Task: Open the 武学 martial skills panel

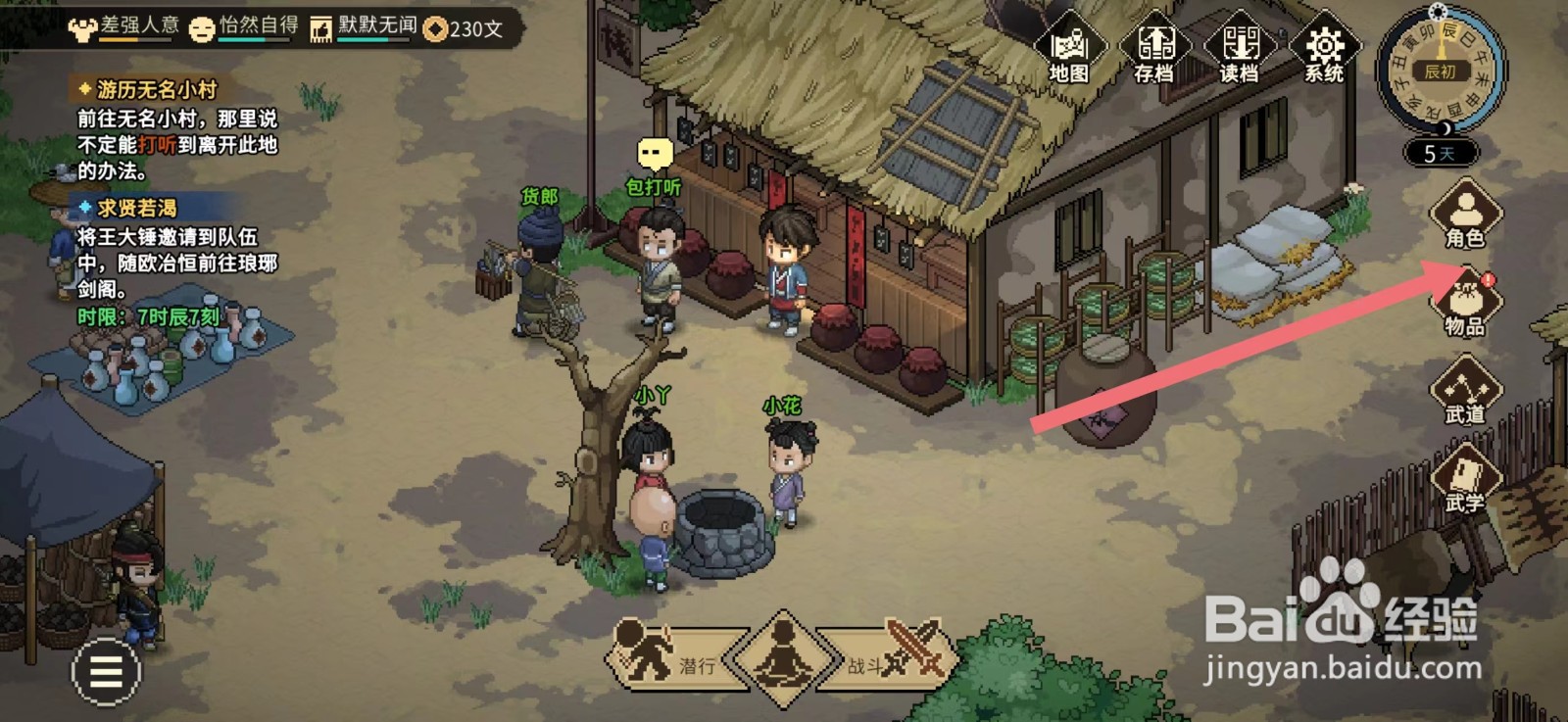Action: point(1464,480)
